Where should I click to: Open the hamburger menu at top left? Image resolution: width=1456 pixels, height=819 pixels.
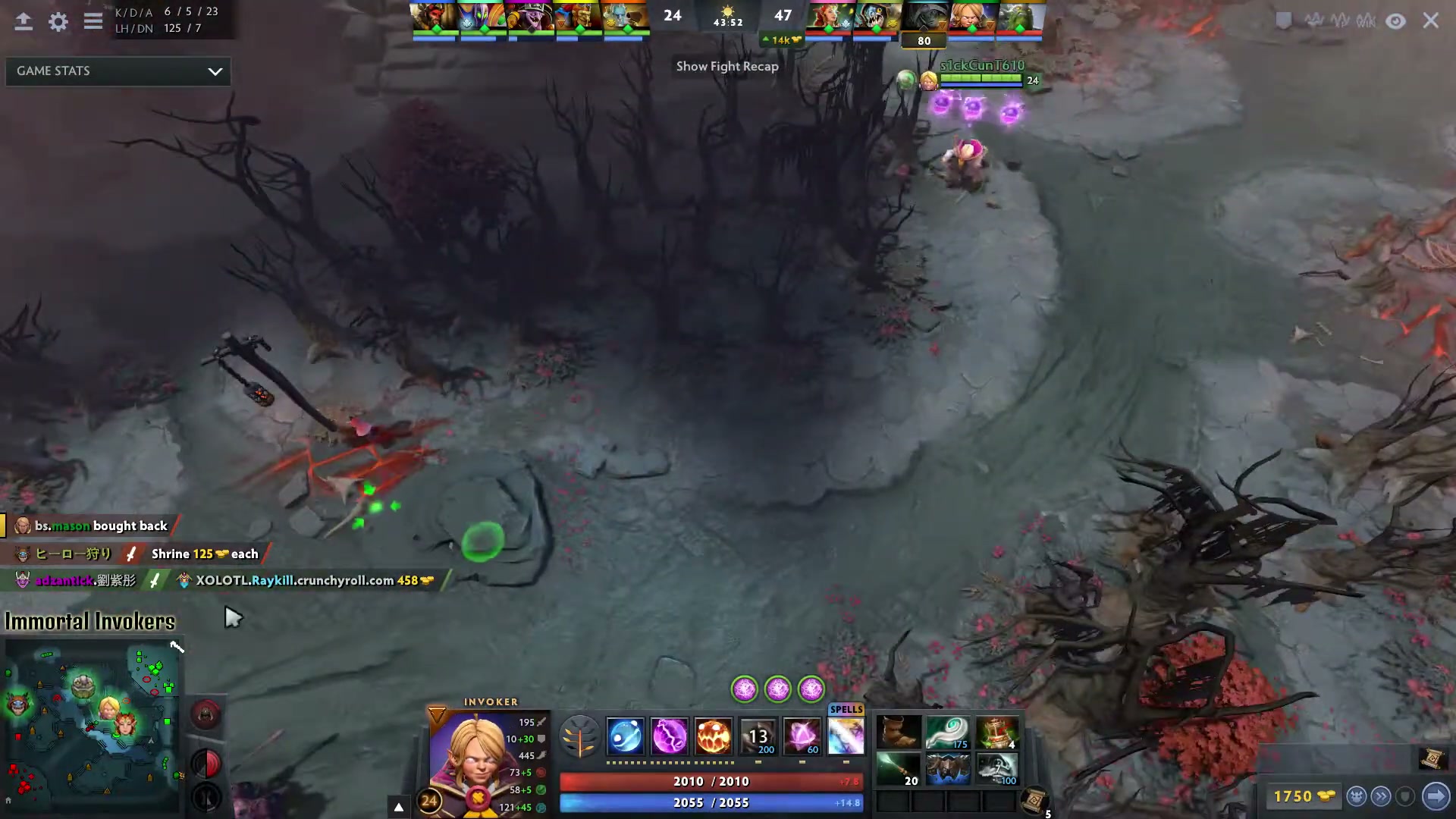tap(93, 21)
